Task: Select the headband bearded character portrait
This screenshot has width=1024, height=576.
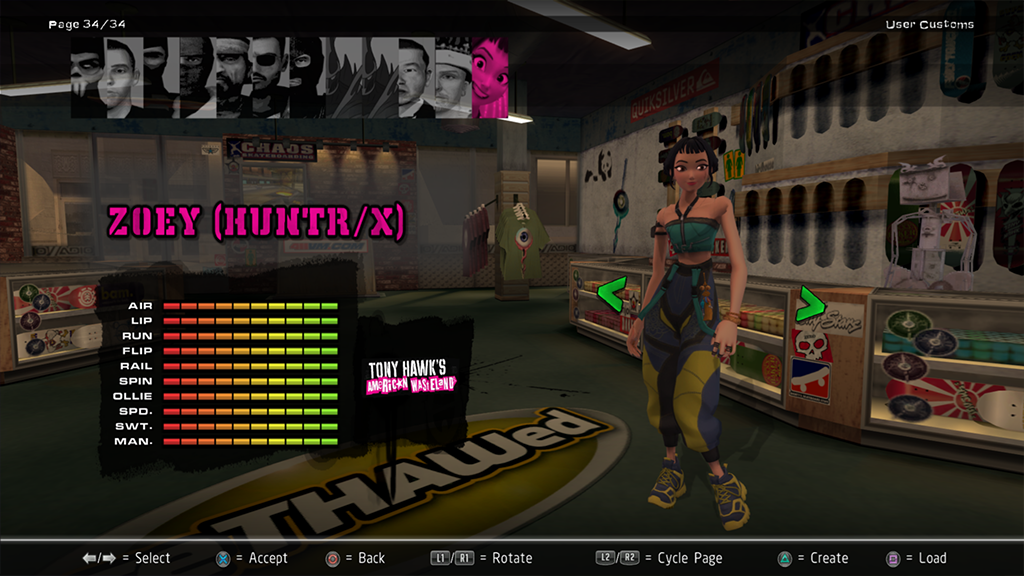Action: 230,78
